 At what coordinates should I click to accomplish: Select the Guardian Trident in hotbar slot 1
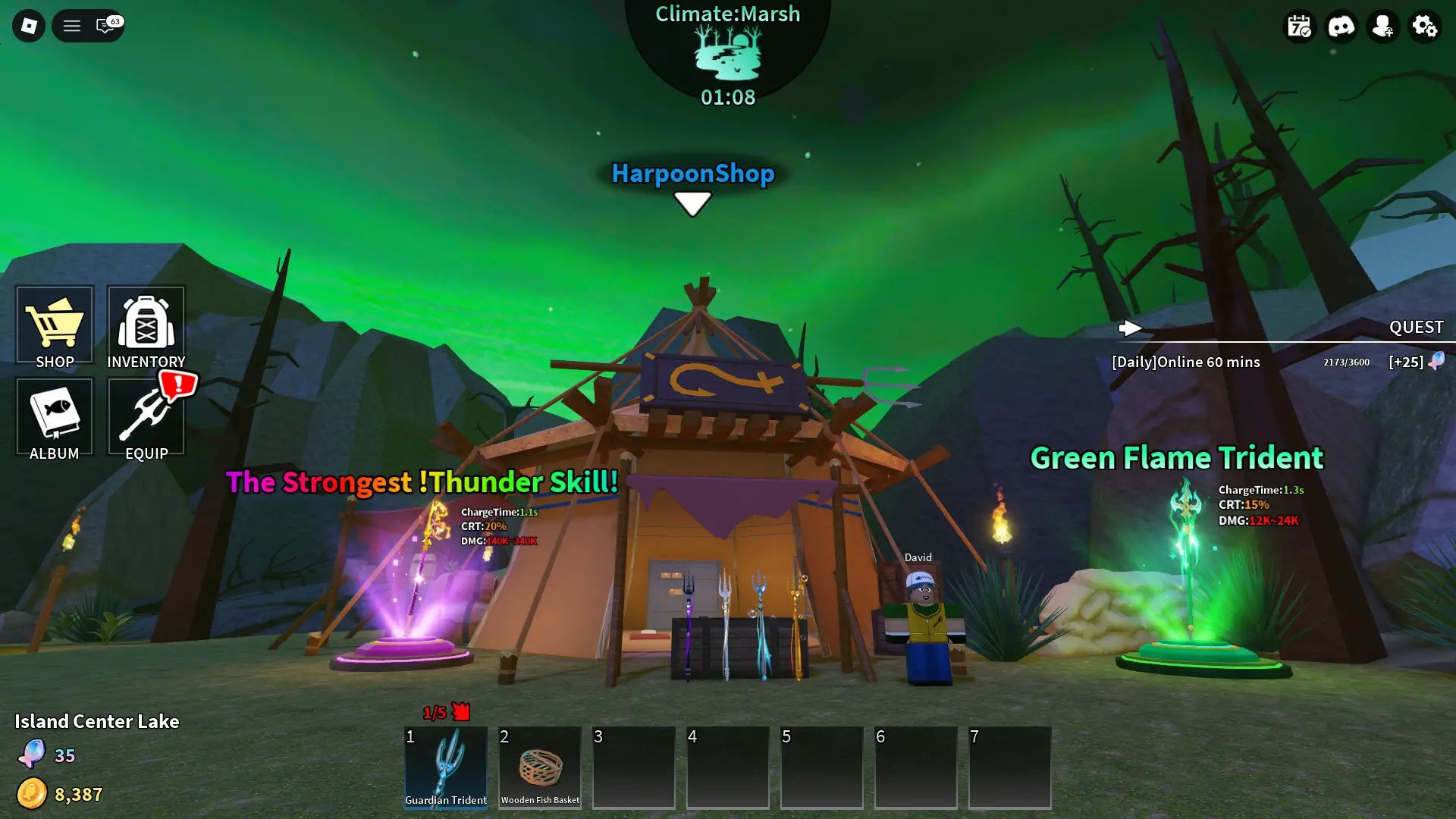446,767
